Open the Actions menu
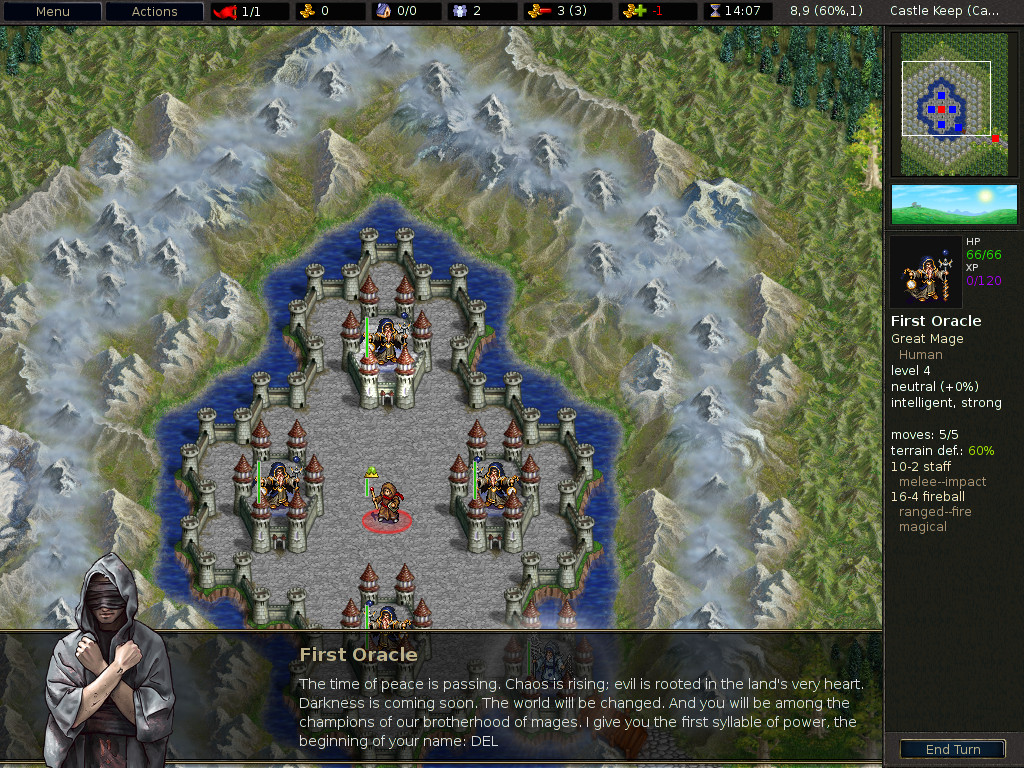This screenshot has width=1024, height=768. [154, 12]
